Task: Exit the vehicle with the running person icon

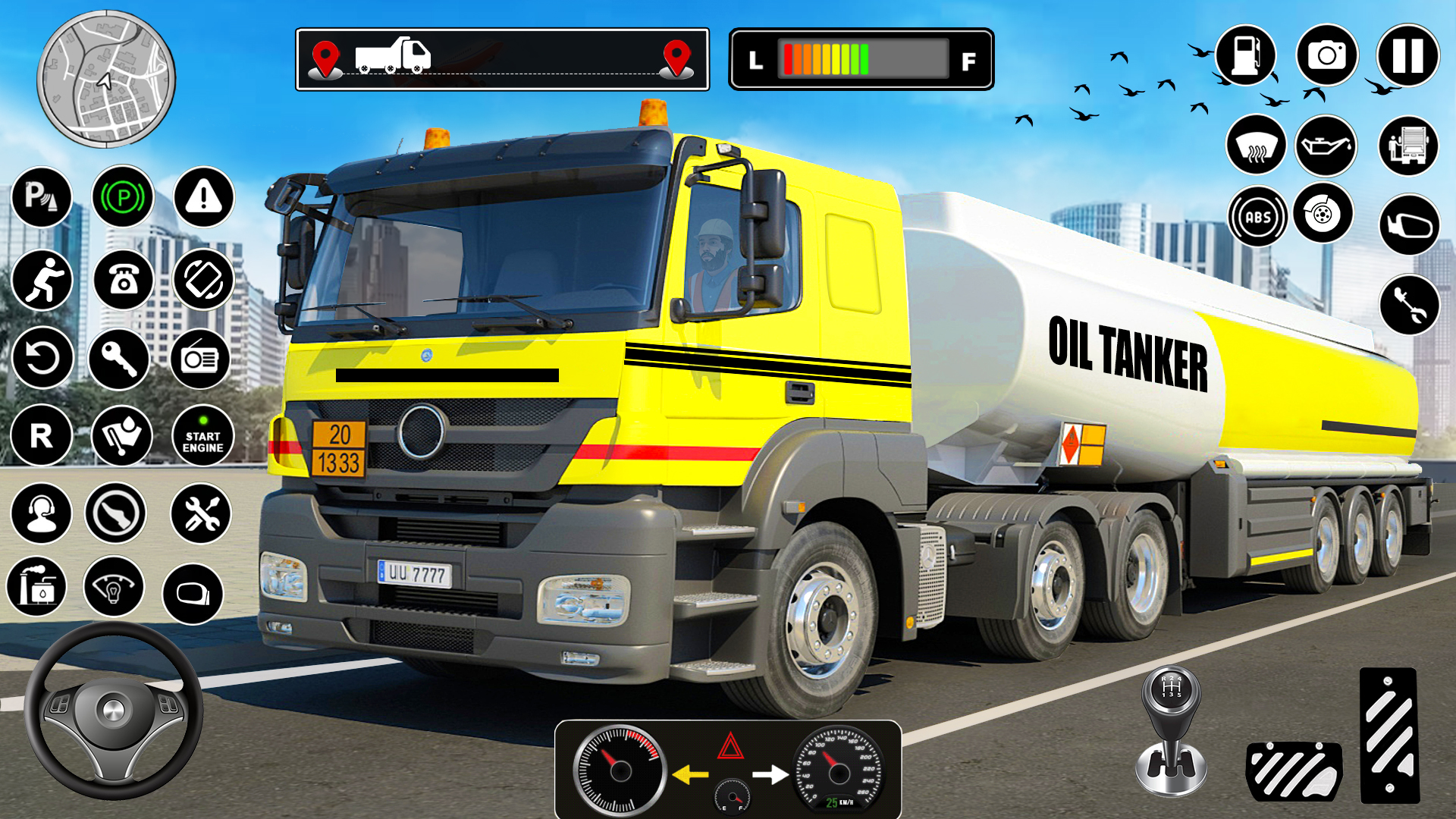Action: [44, 280]
